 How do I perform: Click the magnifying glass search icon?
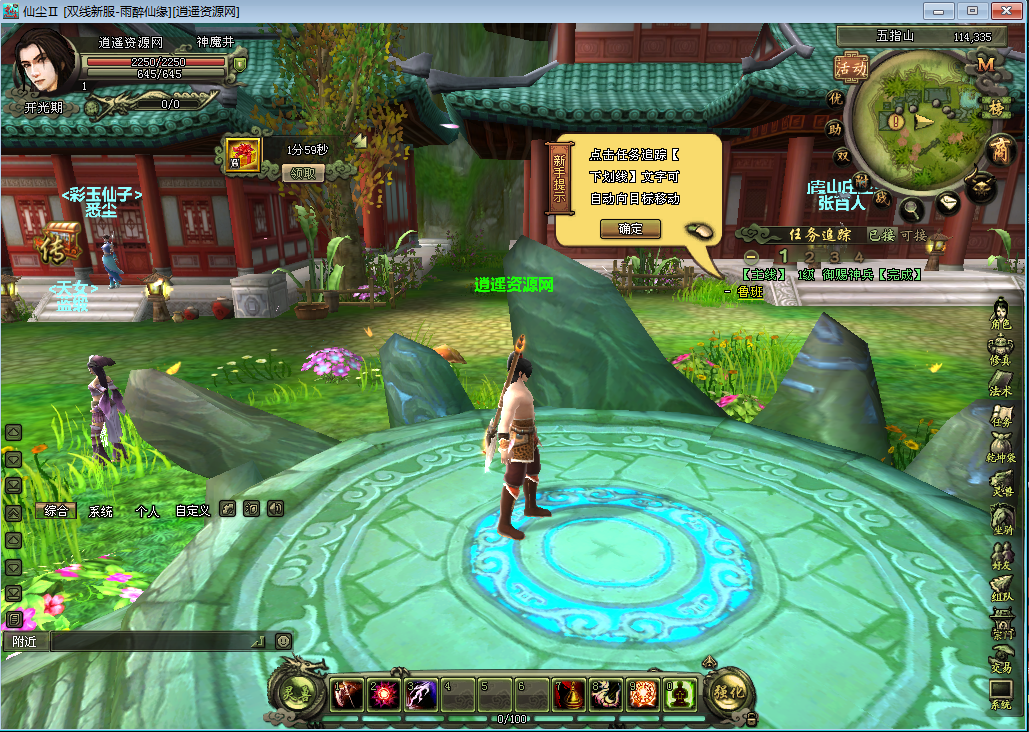tap(912, 209)
